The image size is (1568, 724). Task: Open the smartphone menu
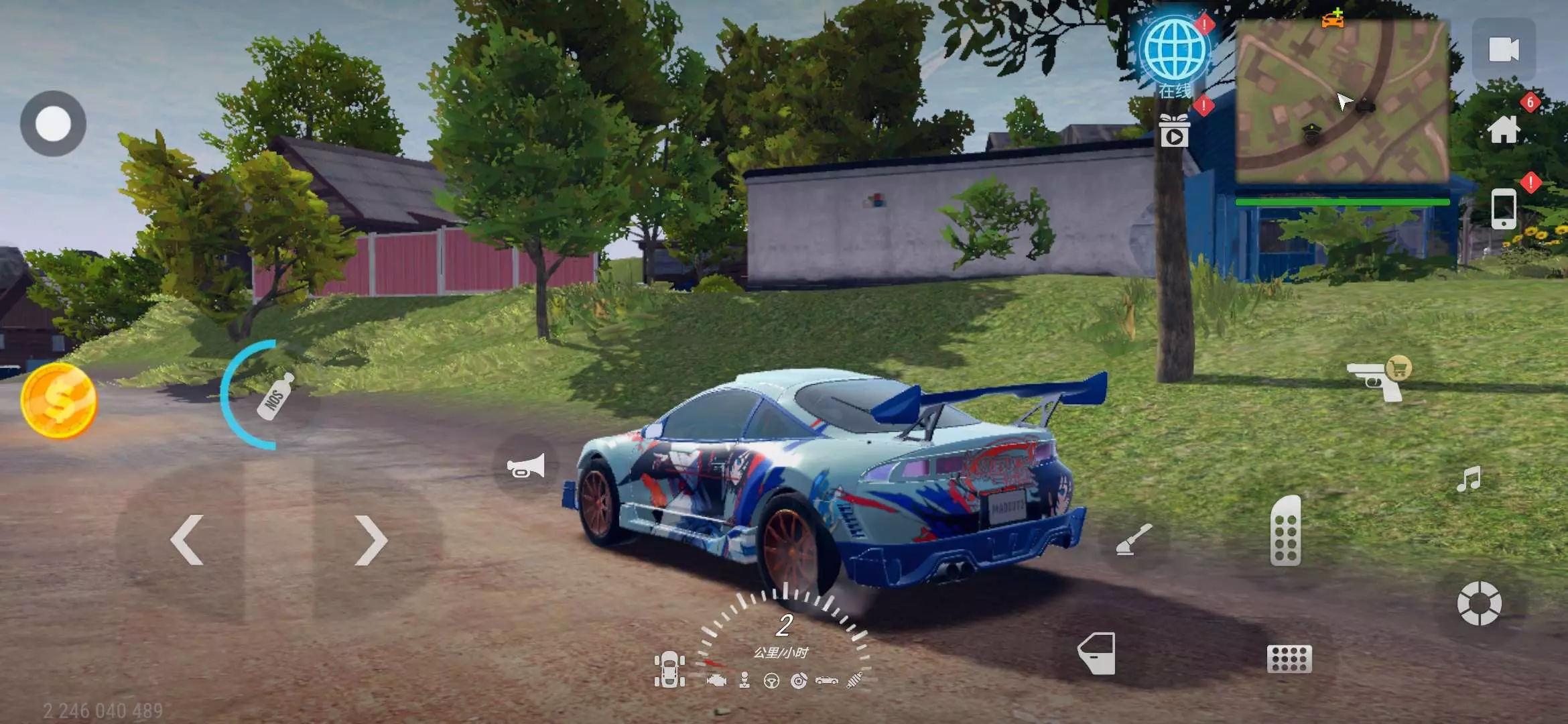[1503, 208]
